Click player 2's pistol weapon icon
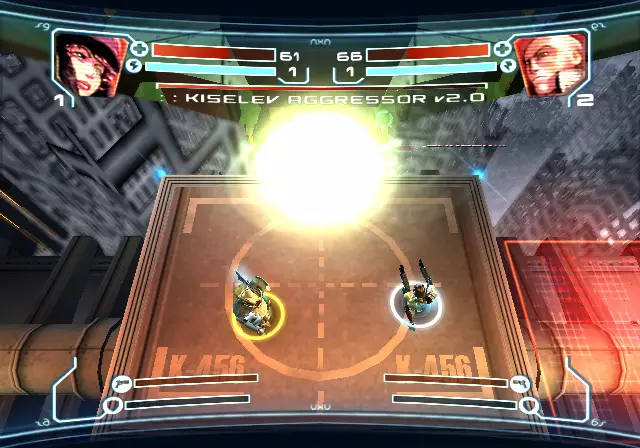 point(518,381)
